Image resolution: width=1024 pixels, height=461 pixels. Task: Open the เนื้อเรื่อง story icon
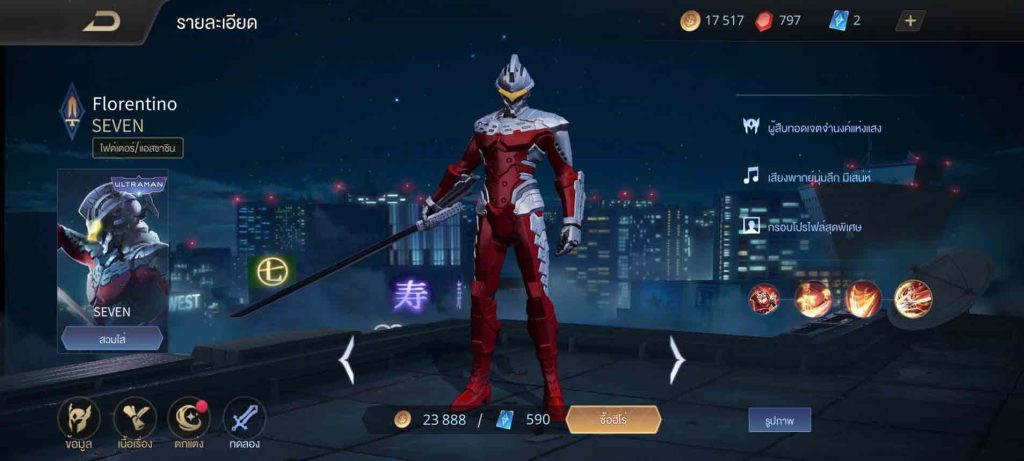click(134, 418)
